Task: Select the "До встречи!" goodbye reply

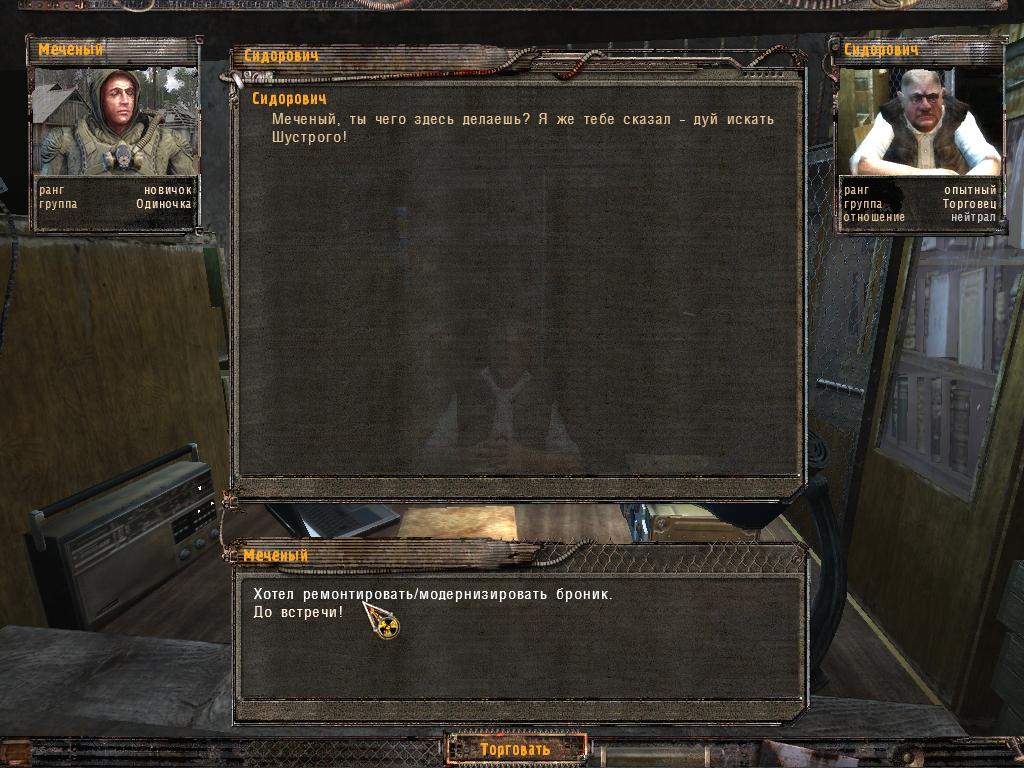Action: pyautogui.click(x=298, y=611)
